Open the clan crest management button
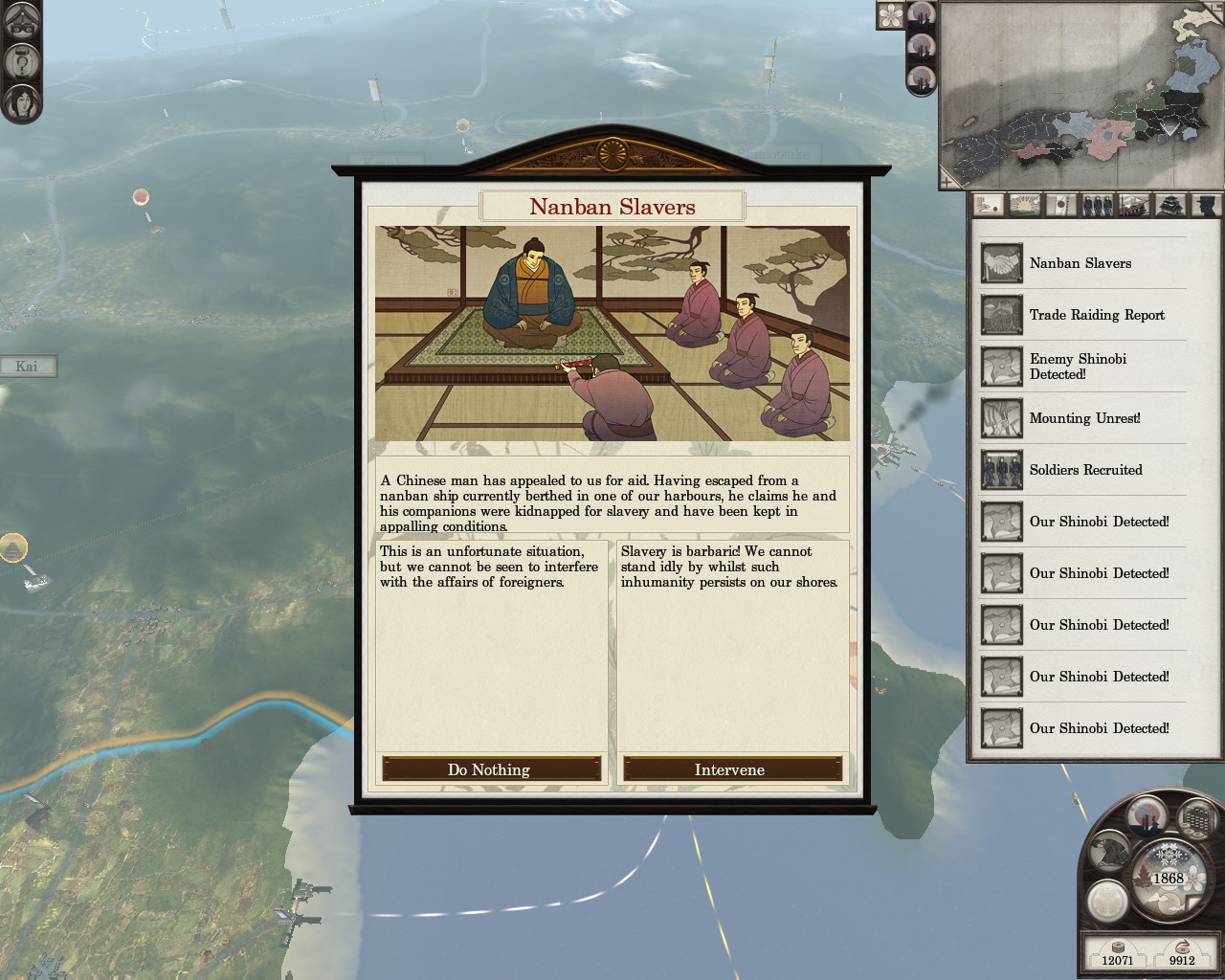 point(1107,899)
